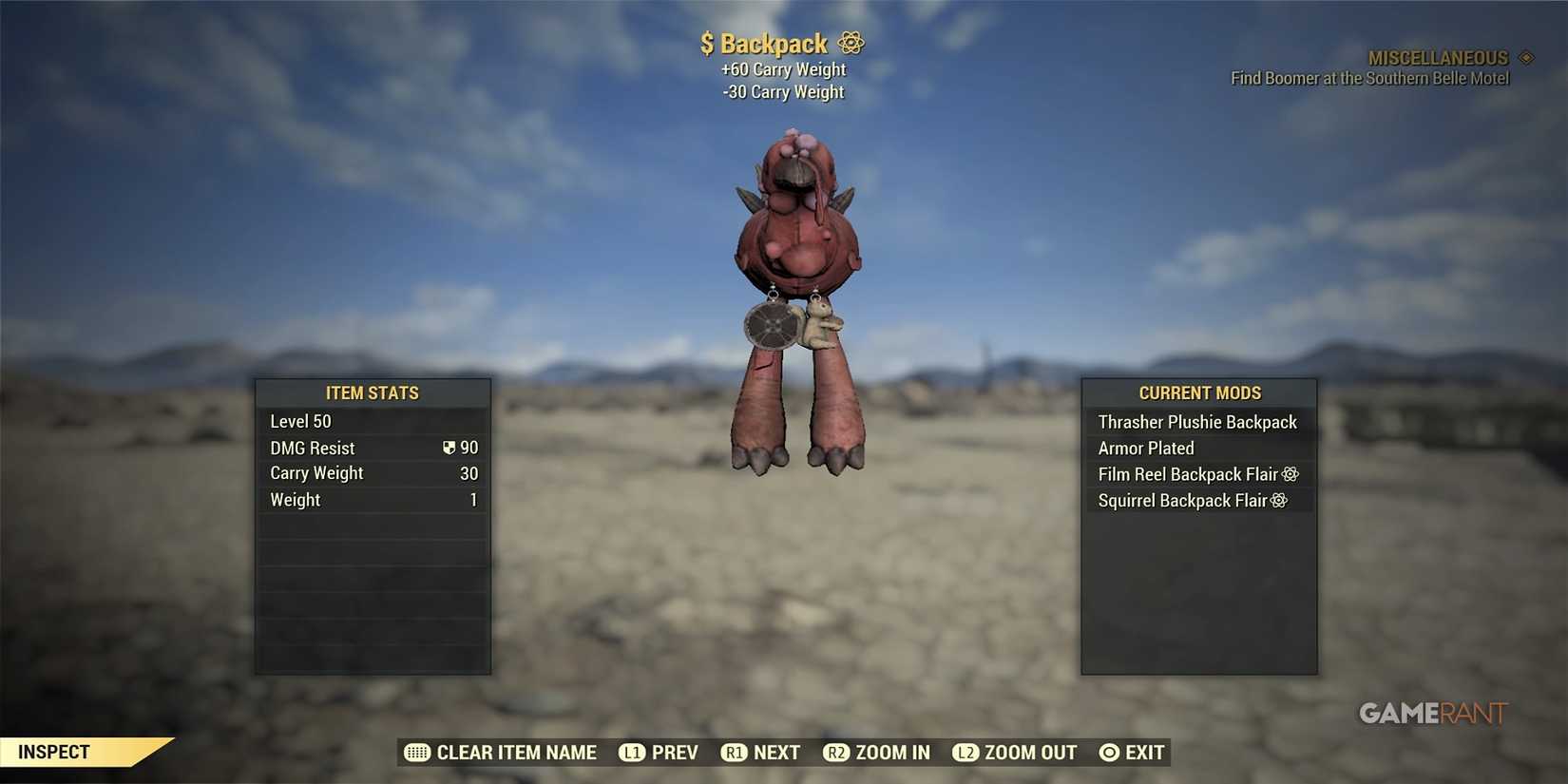Switch to the INSPECT tab
Screen dimensions: 1568x784
[52, 751]
